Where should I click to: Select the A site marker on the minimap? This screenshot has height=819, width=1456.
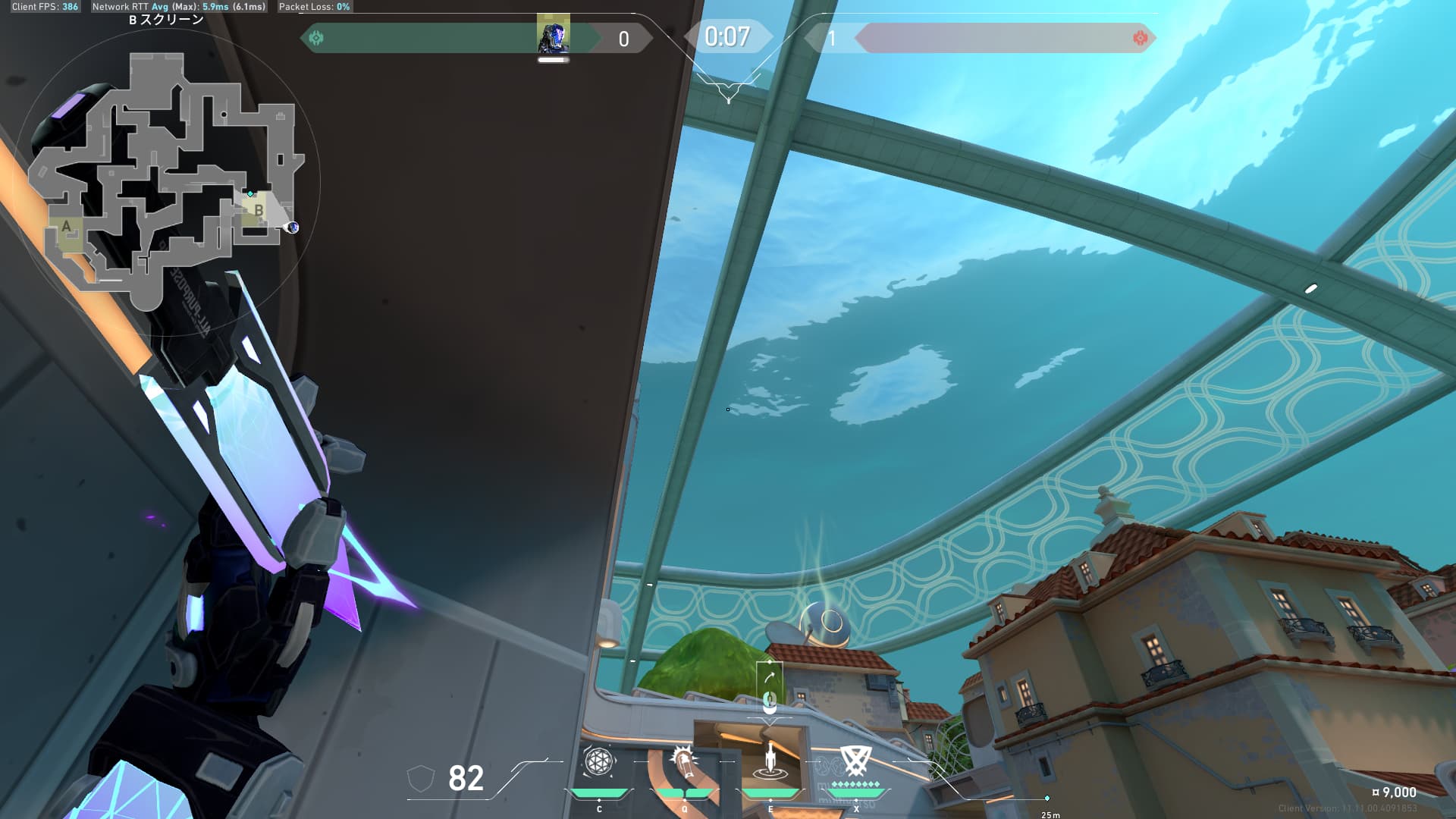pos(67,227)
